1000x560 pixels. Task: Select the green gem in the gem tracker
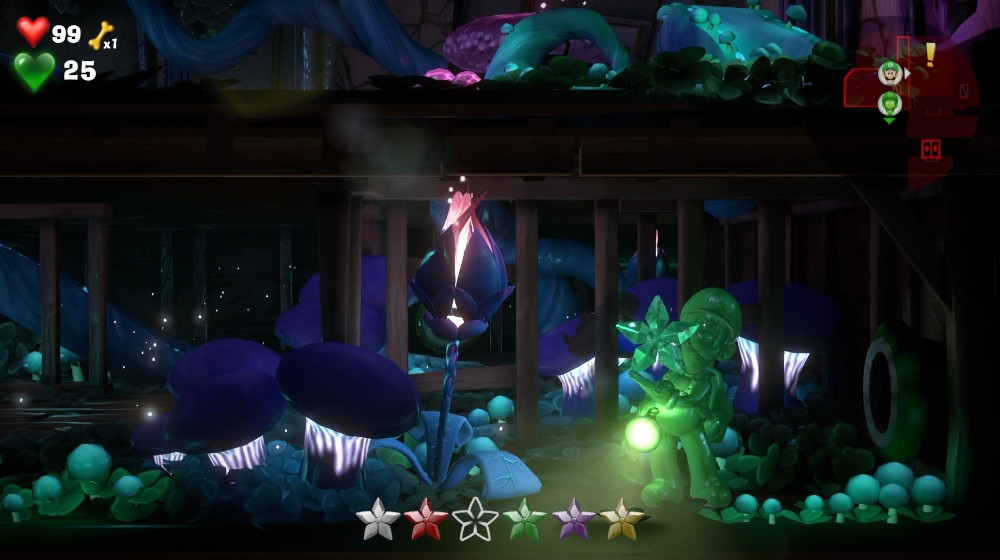coord(524,519)
